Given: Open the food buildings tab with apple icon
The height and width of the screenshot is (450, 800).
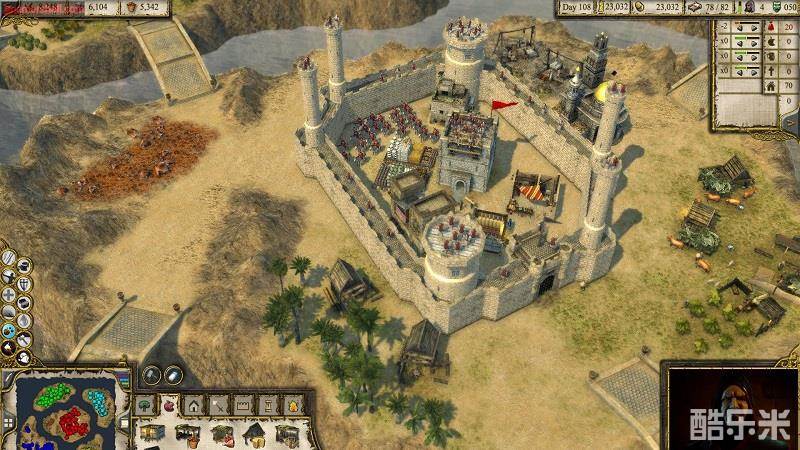Looking at the screenshot, I should click(x=170, y=405).
